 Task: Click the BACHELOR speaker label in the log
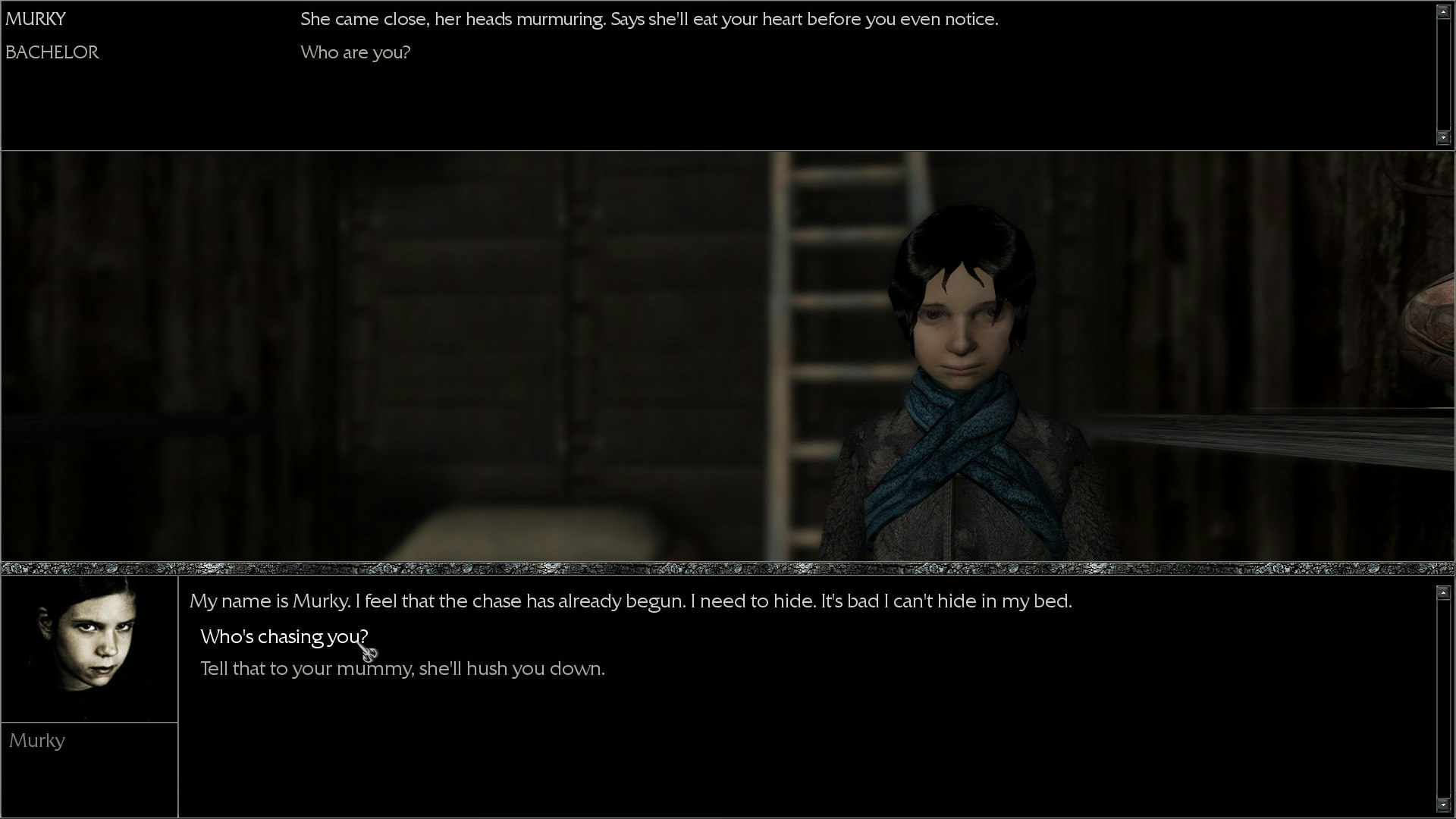52,52
